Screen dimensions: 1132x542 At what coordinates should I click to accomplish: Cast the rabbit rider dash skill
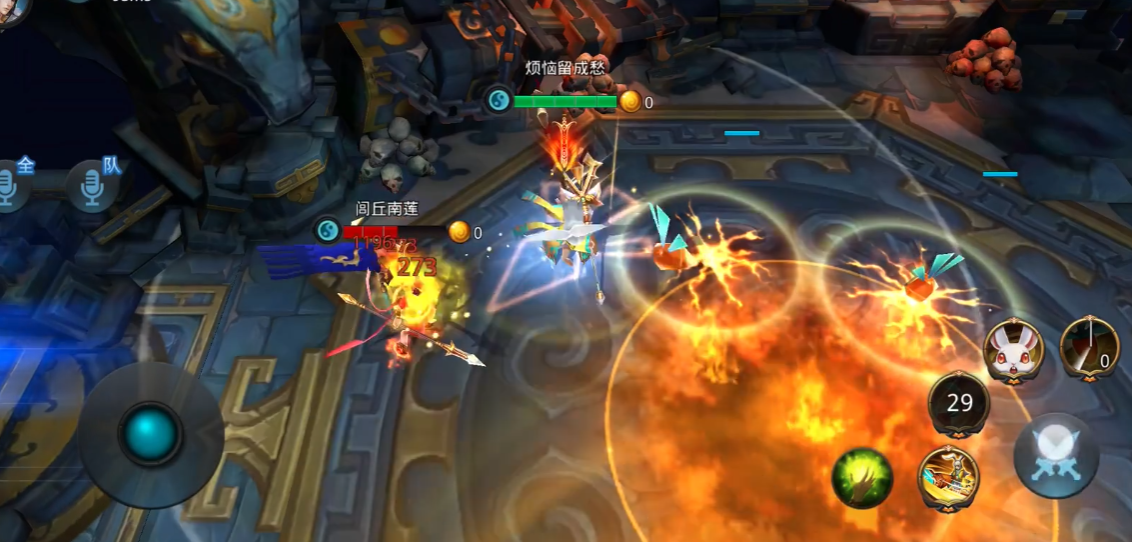click(948, 475)
